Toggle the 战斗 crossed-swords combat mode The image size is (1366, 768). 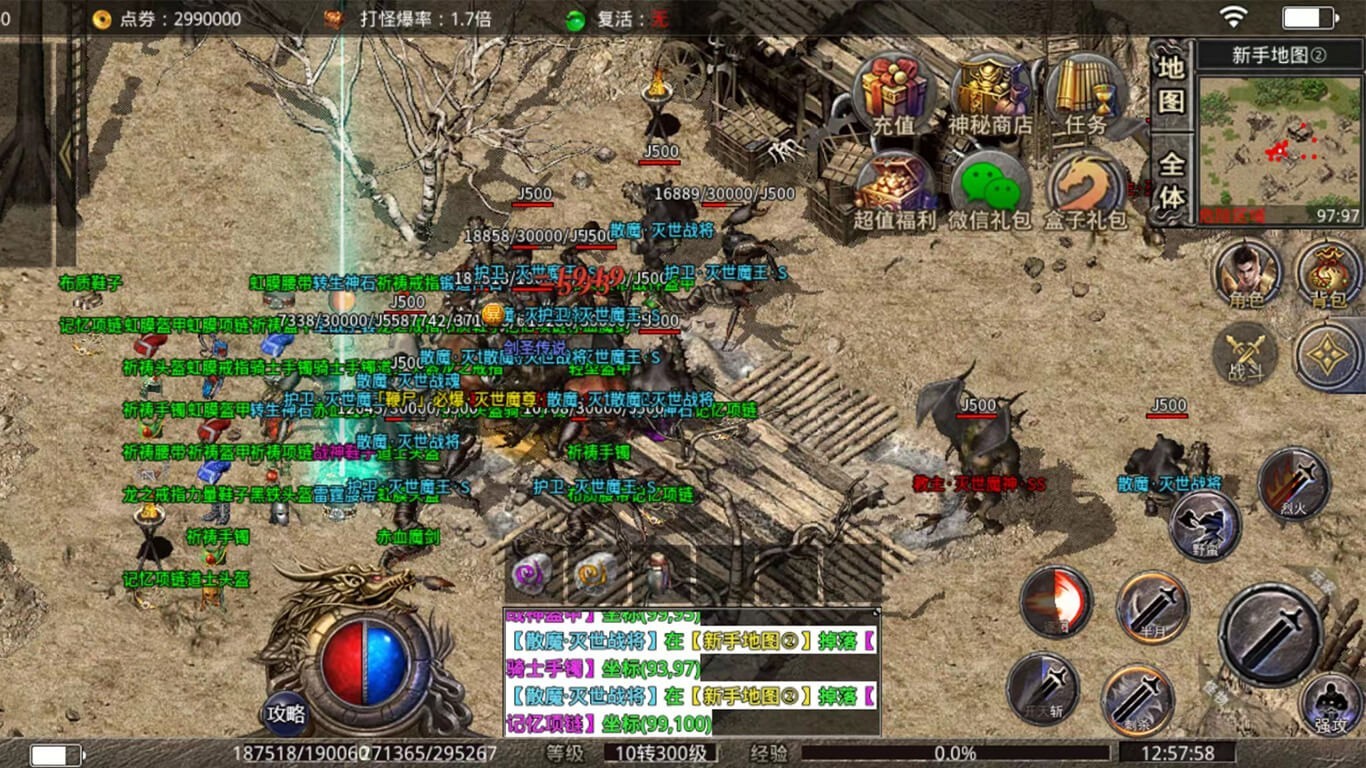[1245, 354]
